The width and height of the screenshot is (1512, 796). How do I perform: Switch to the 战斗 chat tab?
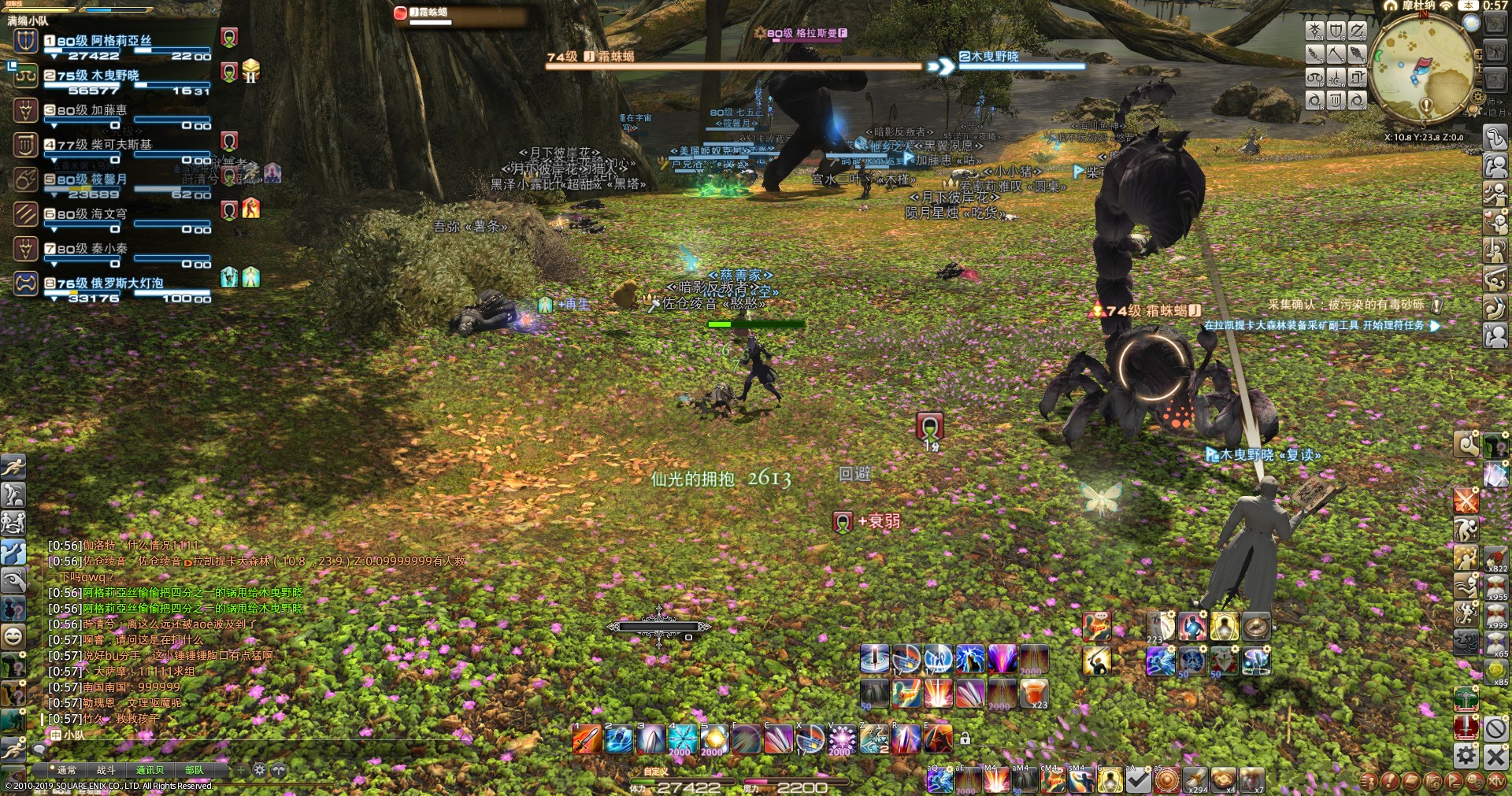(x=106, y=770)
